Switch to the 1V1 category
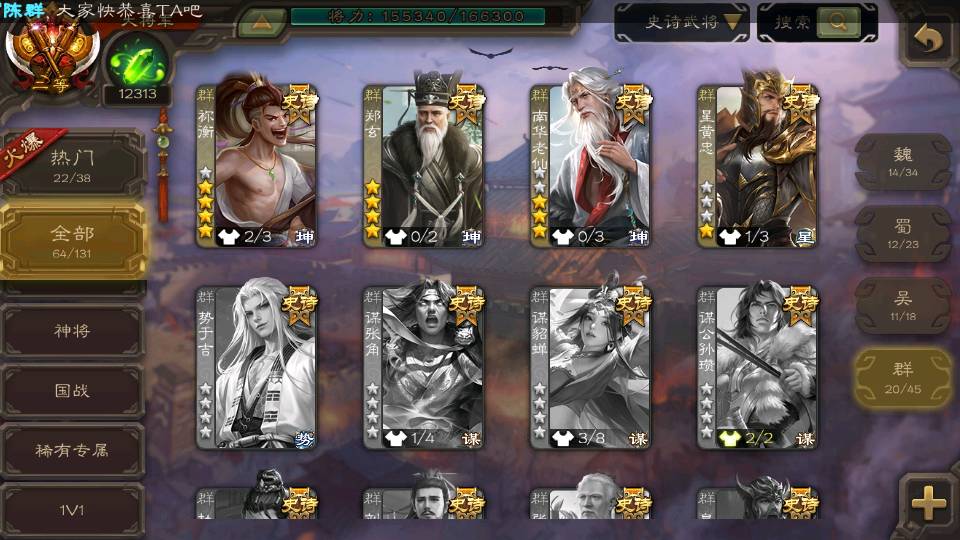 [x=72, y=510]
